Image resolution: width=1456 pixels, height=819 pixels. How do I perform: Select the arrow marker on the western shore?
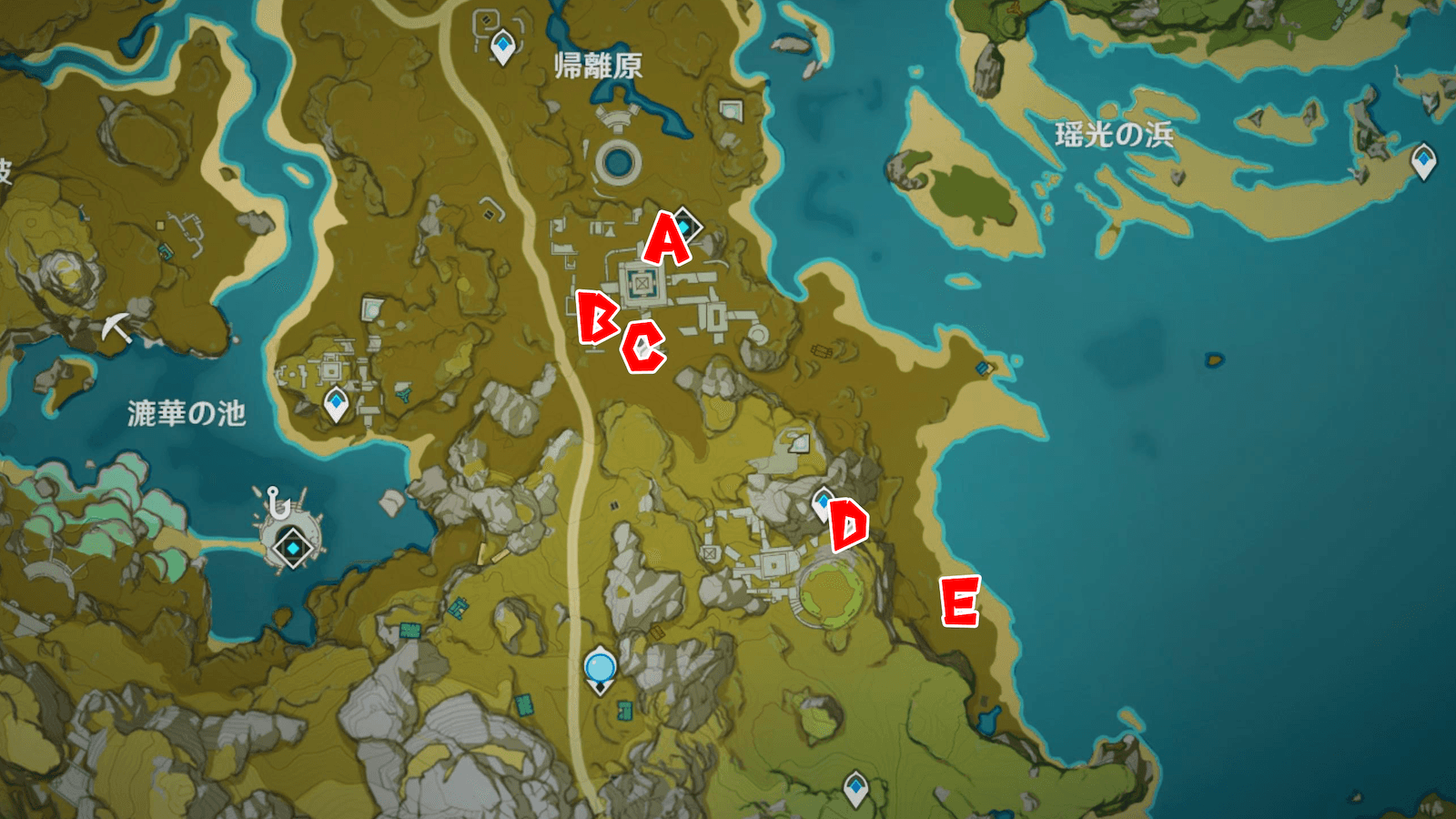[116, 326]
